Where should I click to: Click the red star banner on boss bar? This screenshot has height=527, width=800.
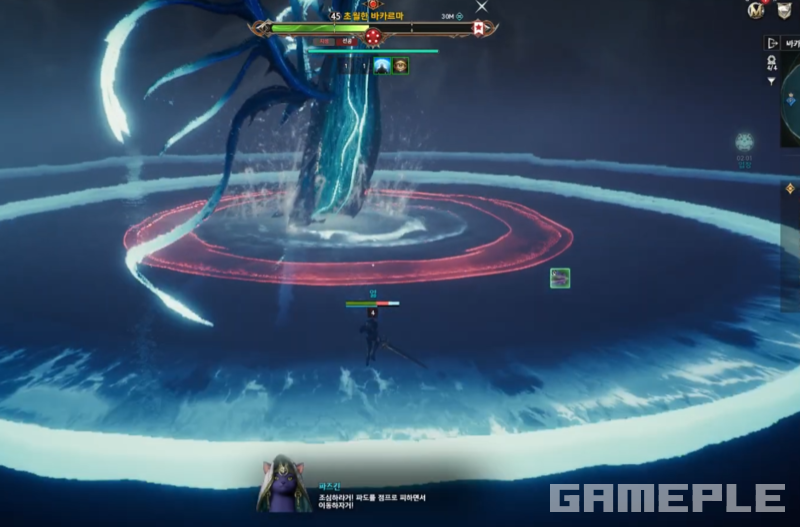(478, 30)
